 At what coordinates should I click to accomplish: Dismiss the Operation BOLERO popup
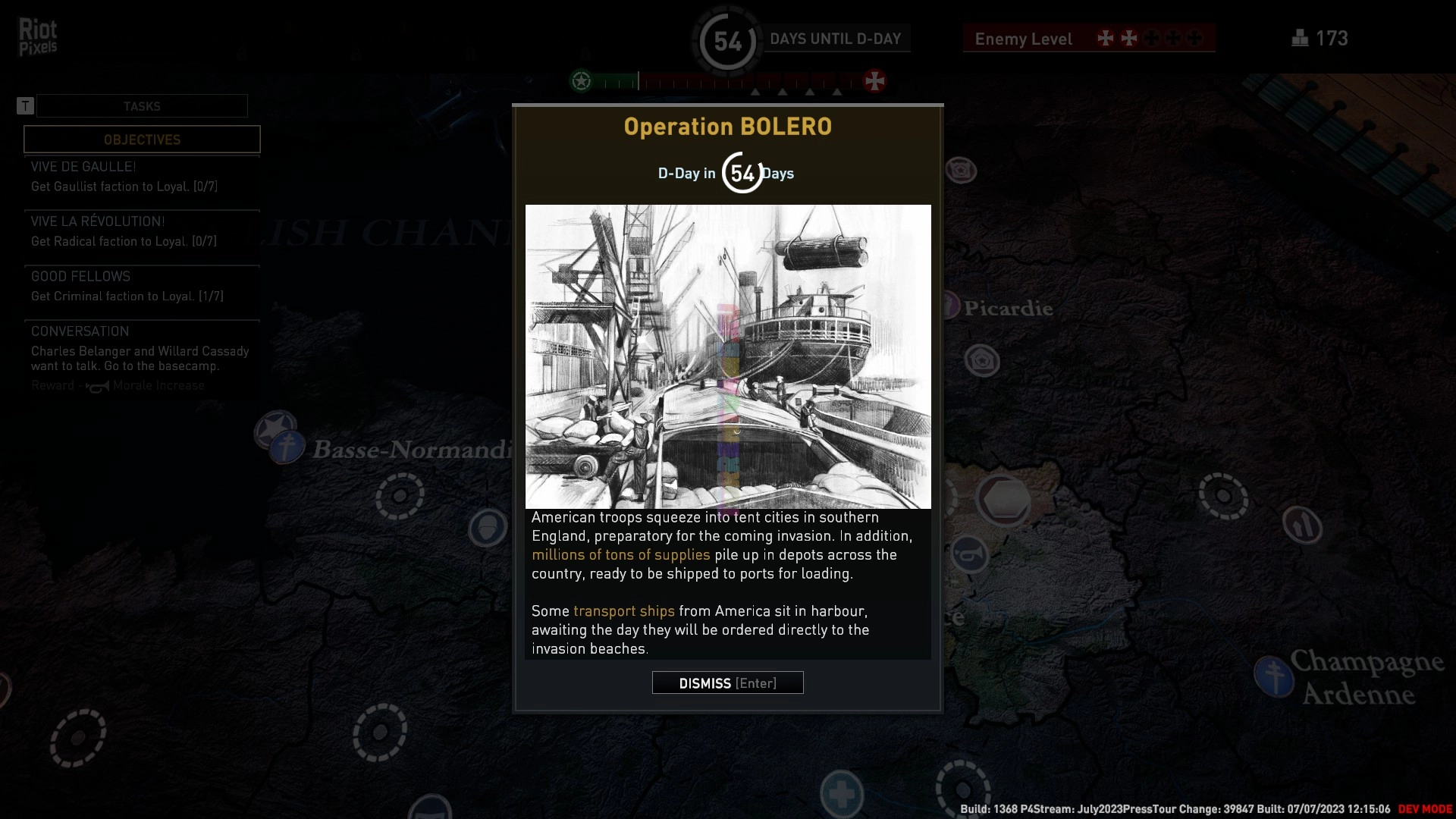coord(727,683)
